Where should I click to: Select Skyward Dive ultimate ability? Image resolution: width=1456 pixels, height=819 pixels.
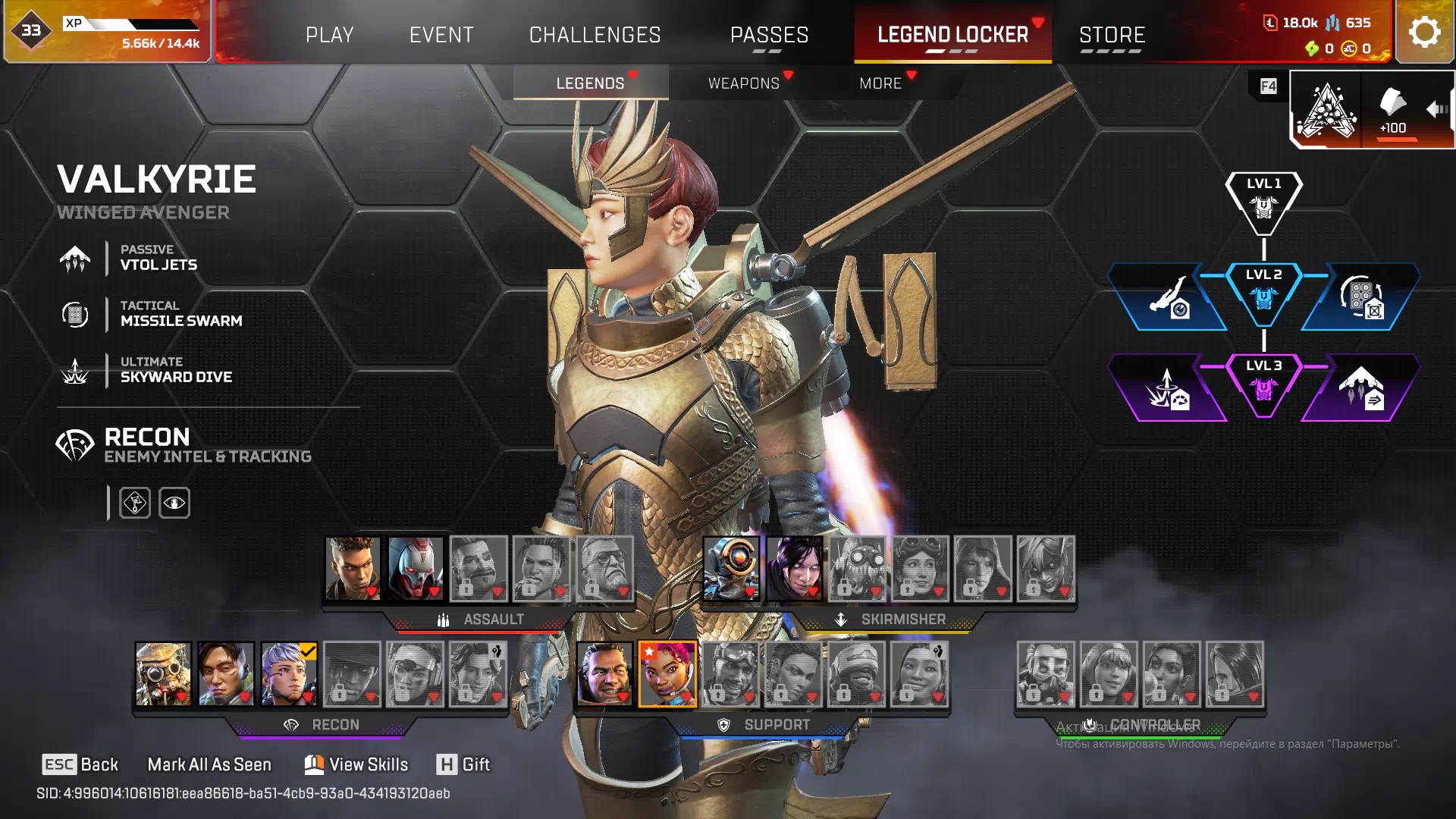(176, 370)
